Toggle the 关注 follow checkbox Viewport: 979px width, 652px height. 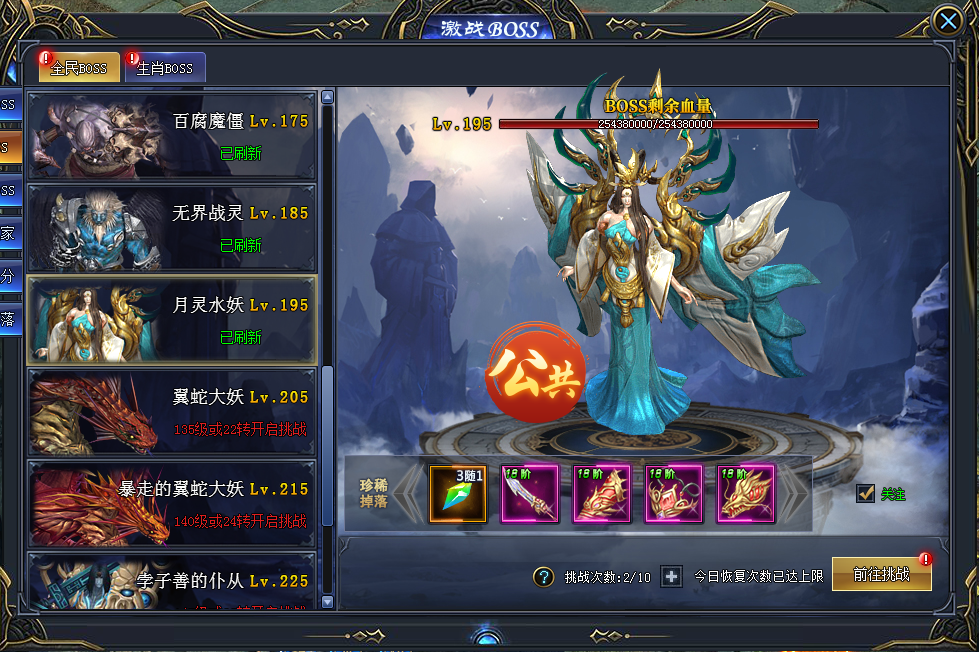(x=866, y=494)
